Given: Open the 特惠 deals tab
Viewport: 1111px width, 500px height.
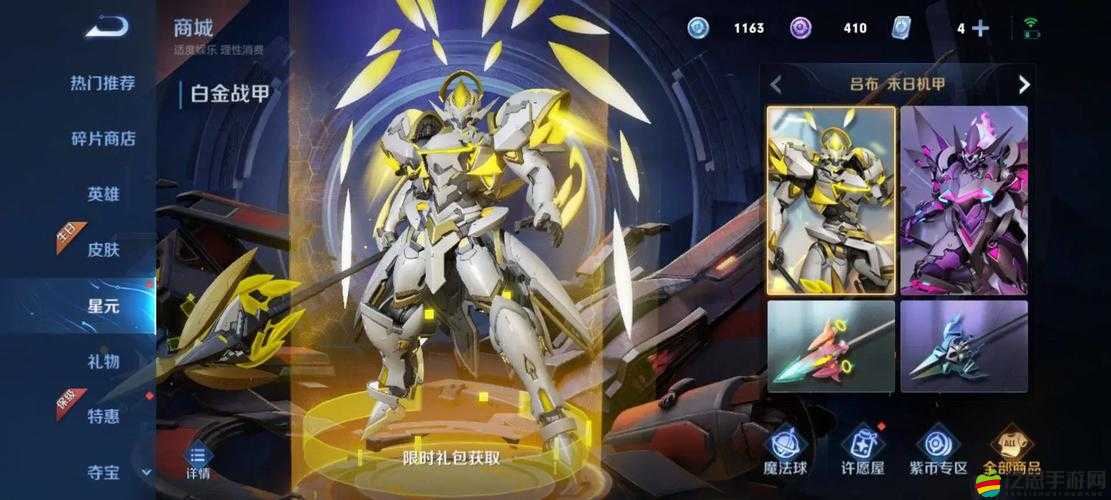Looking at the screenshot, I should pos(102,416).
